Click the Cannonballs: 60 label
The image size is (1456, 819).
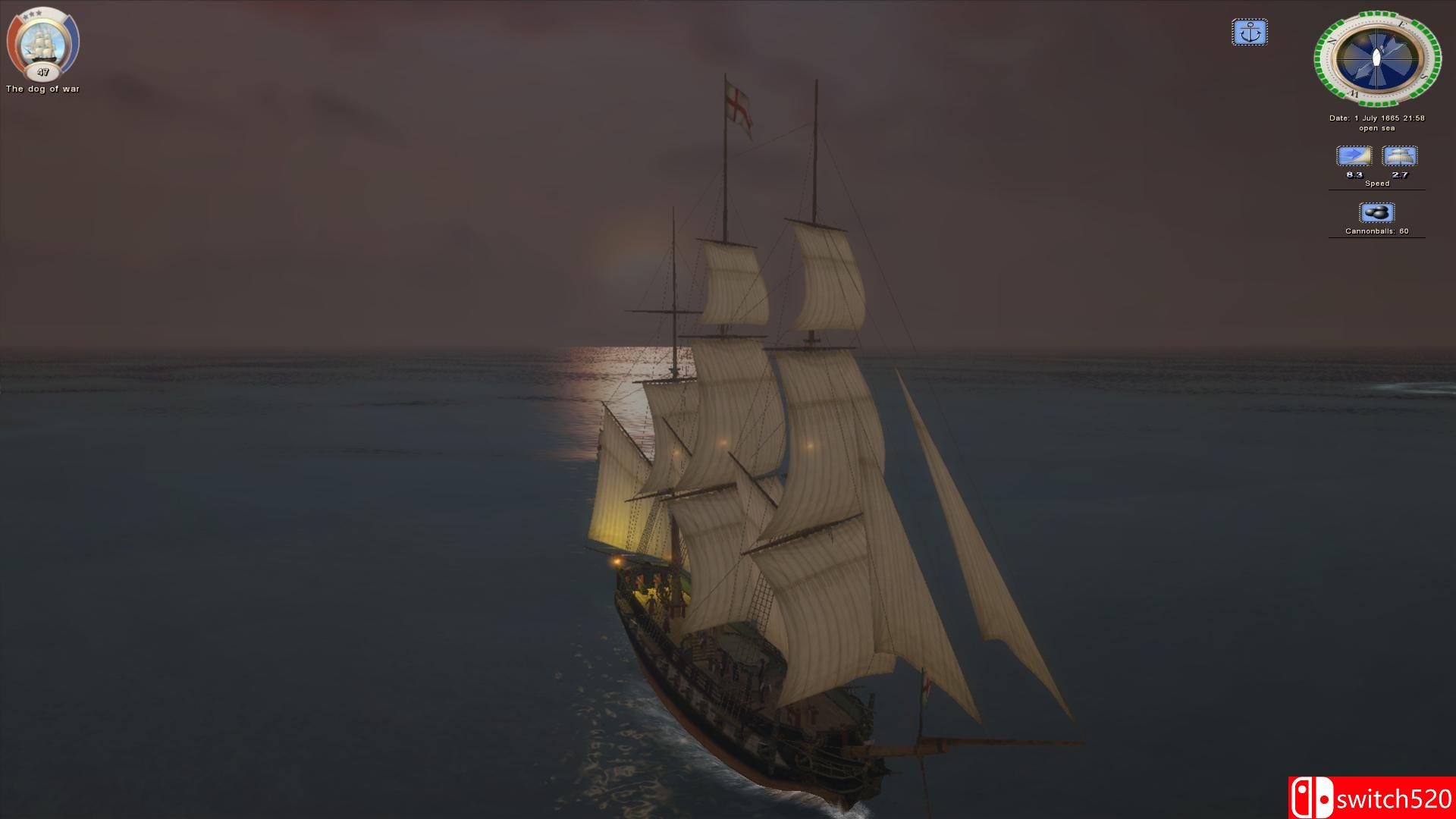(x=1377, y=231)
